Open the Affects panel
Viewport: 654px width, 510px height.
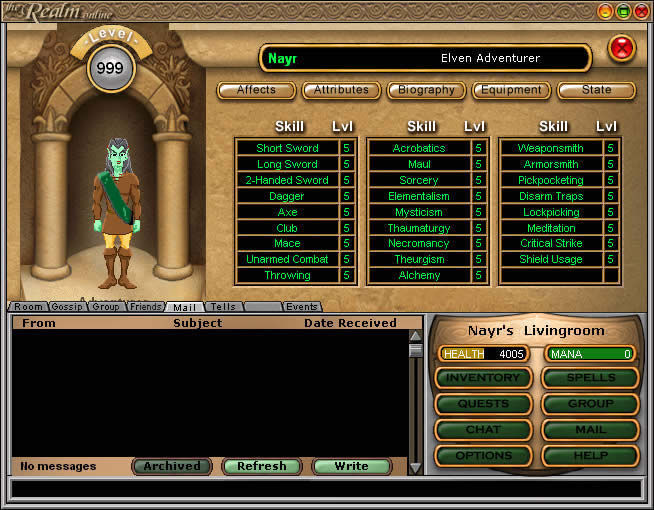coord(256,90)
